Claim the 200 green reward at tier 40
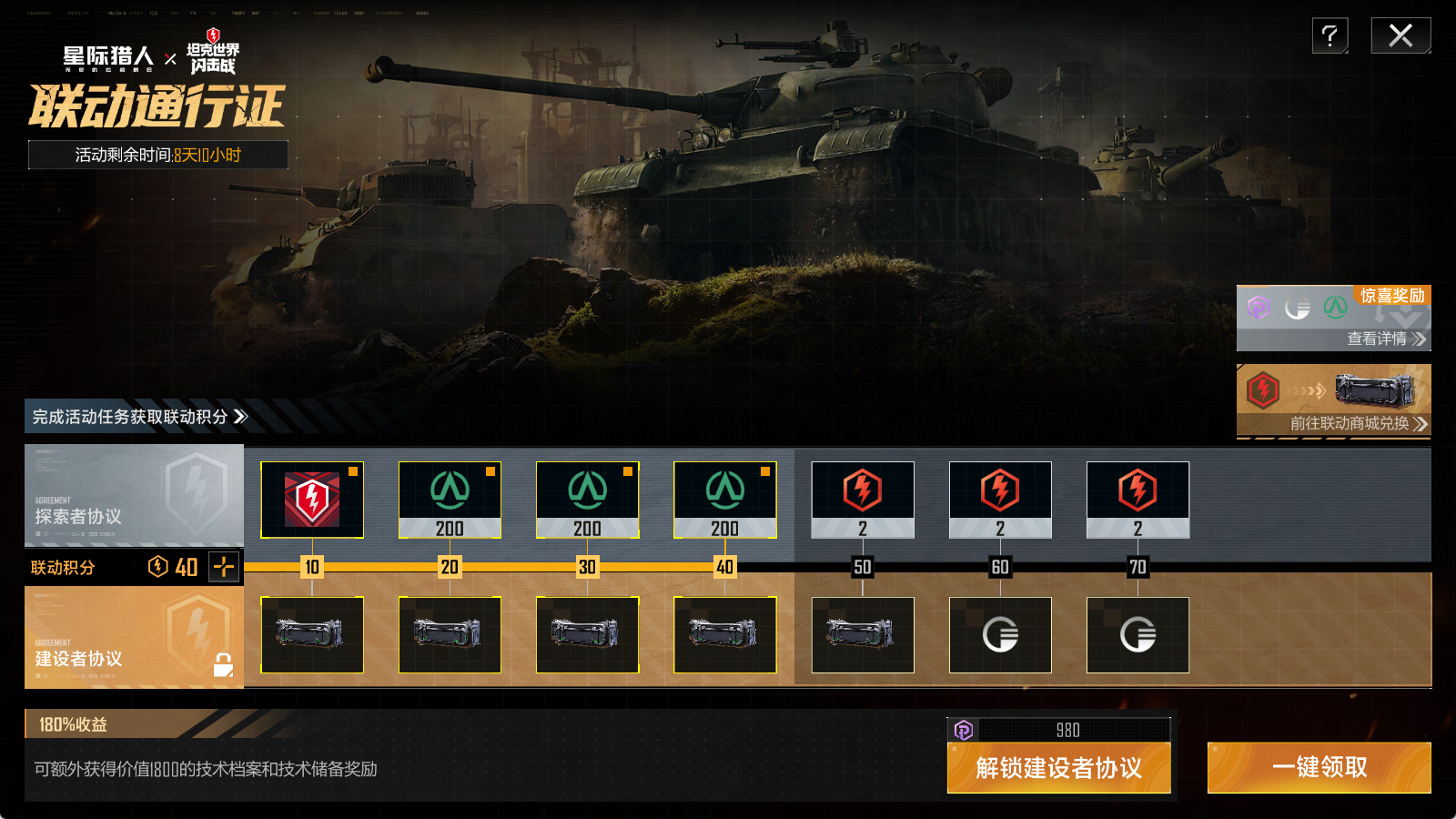 point(724,500)
